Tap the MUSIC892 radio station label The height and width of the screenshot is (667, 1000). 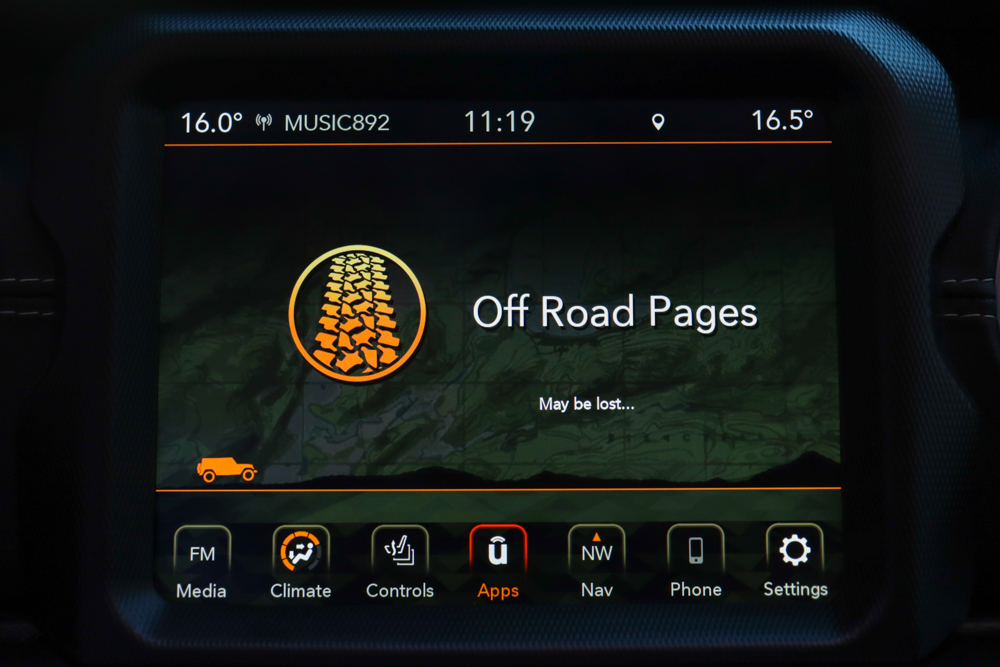click(x=336, y=123)
